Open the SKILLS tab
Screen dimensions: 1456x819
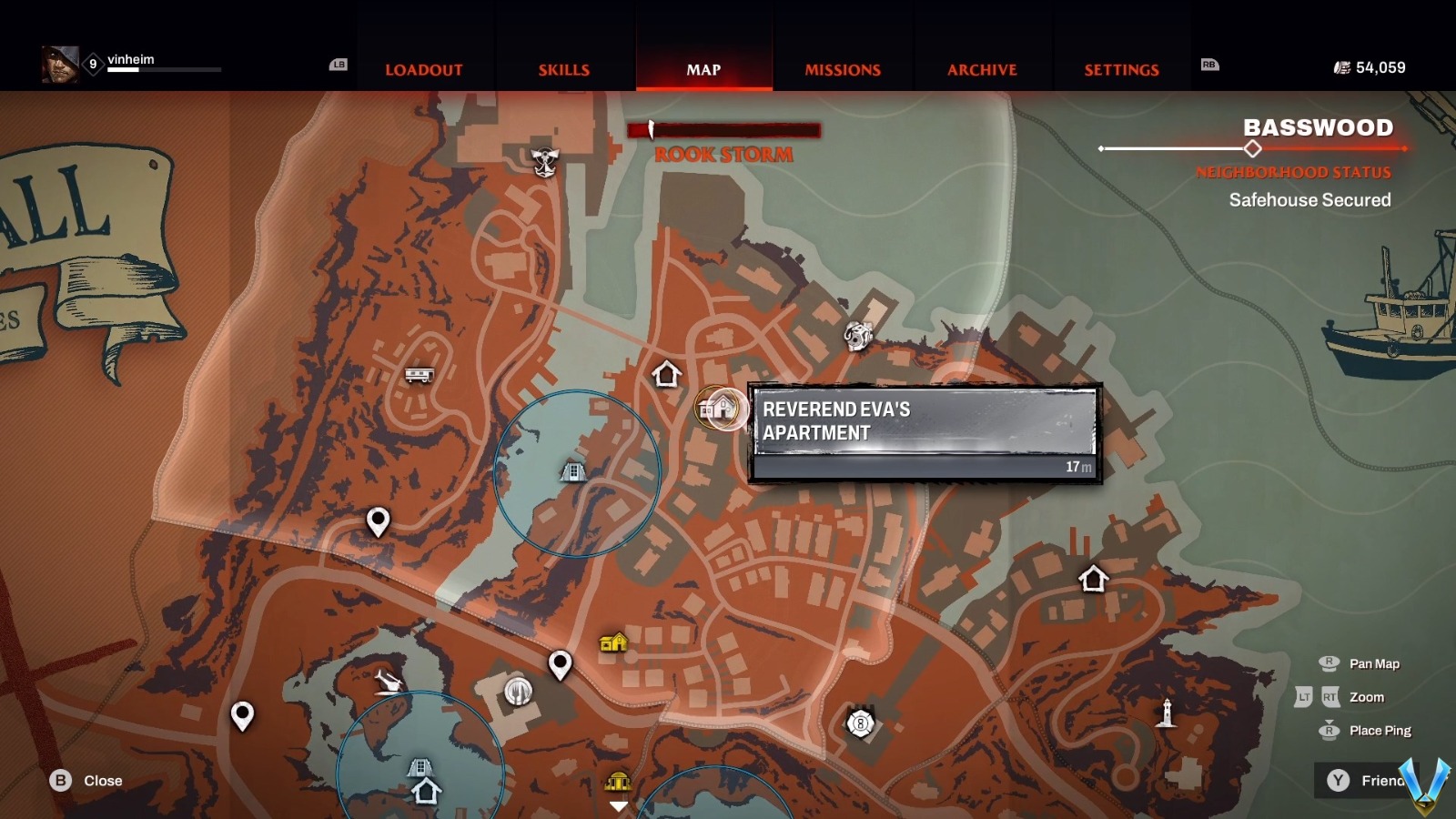click(x=564, y=70)
